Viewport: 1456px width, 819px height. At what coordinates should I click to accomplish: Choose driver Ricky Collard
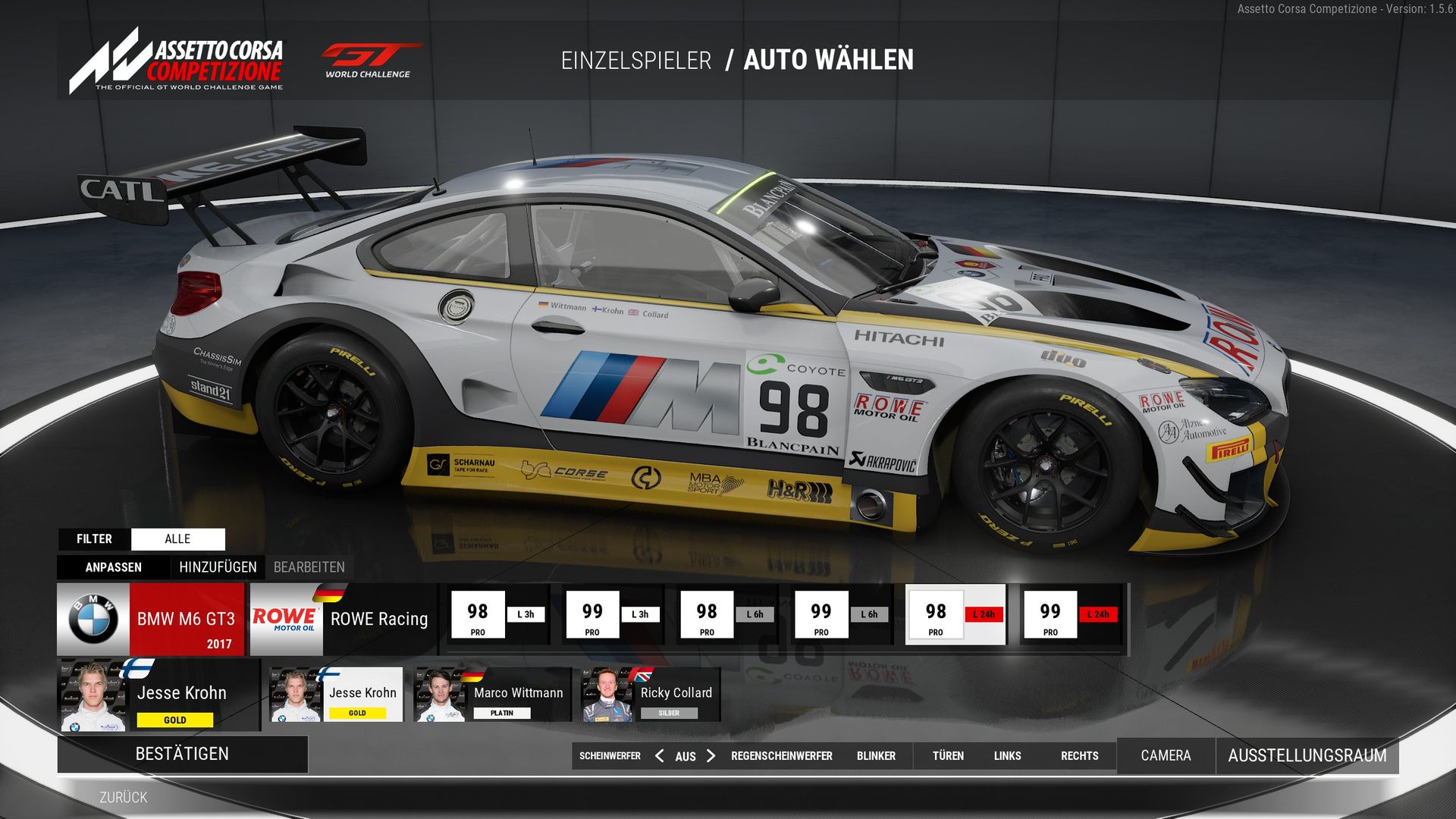click(x=651, y=695)
